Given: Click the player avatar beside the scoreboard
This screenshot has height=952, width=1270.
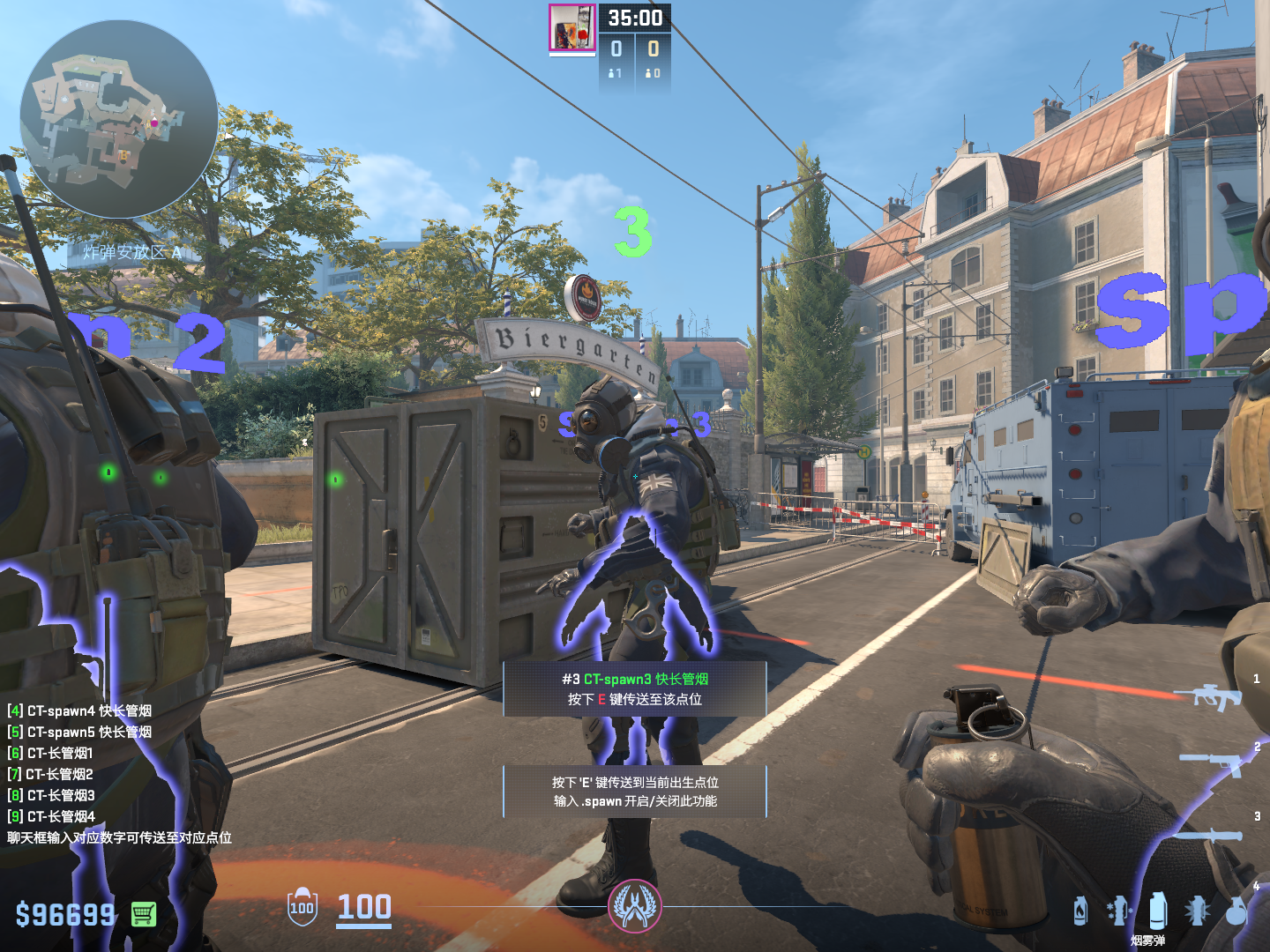Looking at the screenshot, I should [x=571, y=27].
